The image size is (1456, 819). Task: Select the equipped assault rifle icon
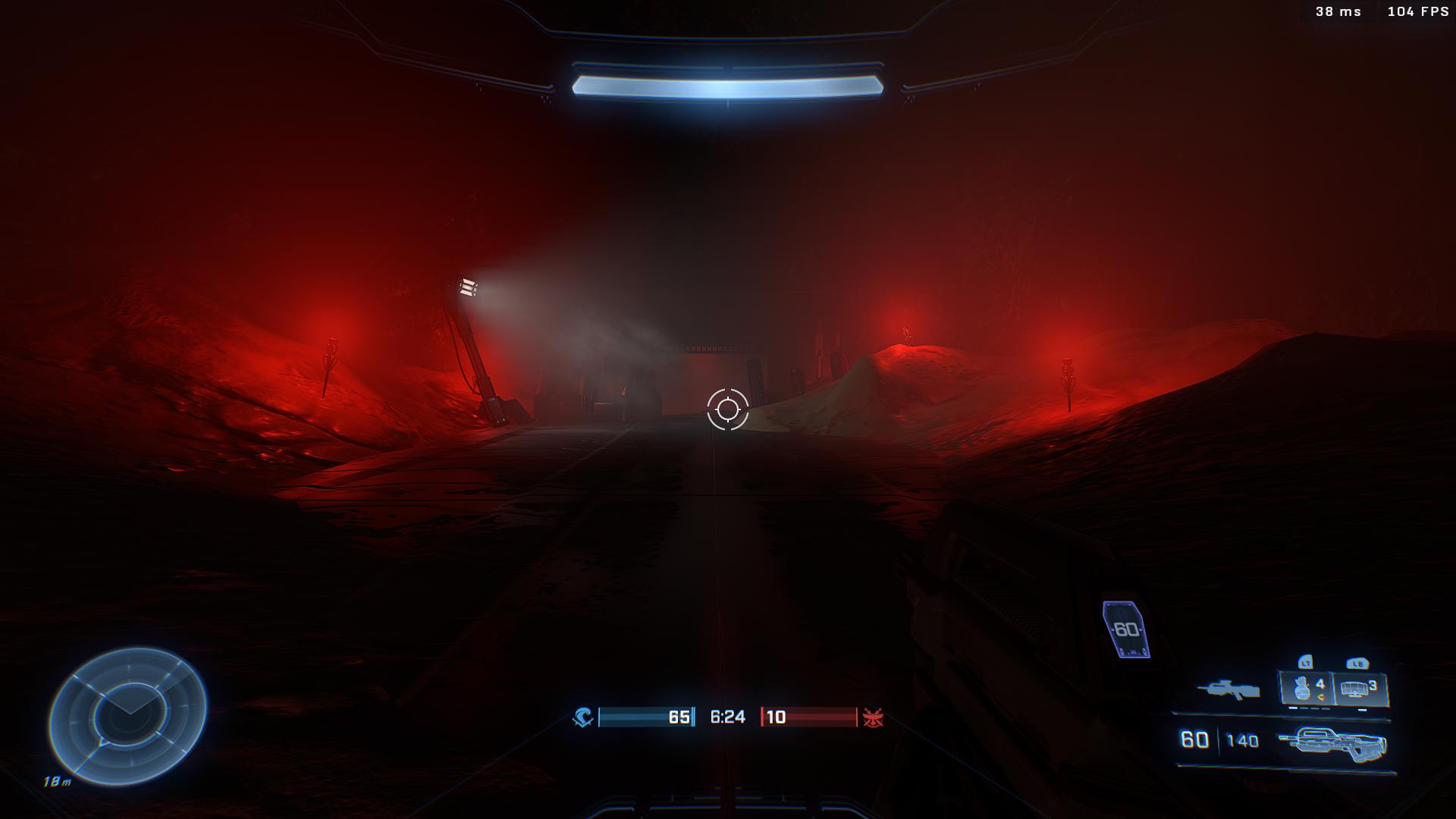point(1332,743)
